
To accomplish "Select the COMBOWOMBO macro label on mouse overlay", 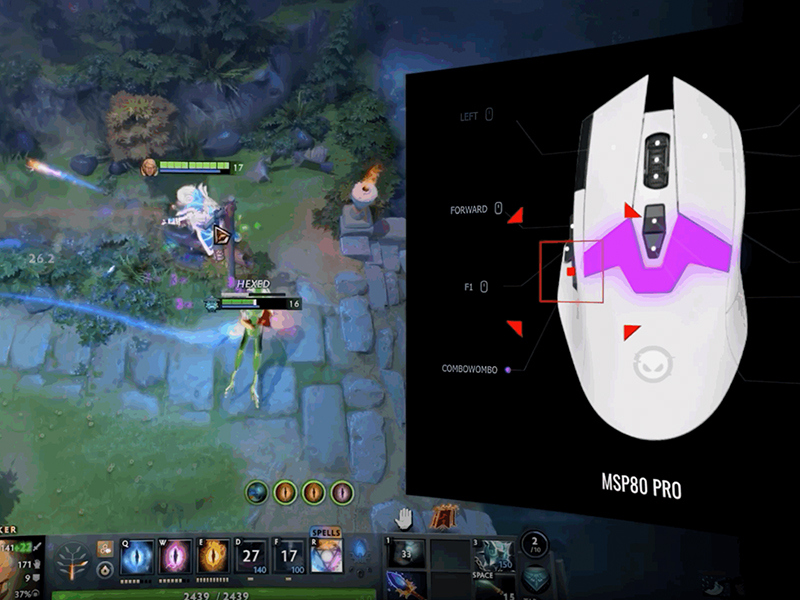I will pyautogui.click(x=475, y=369).
